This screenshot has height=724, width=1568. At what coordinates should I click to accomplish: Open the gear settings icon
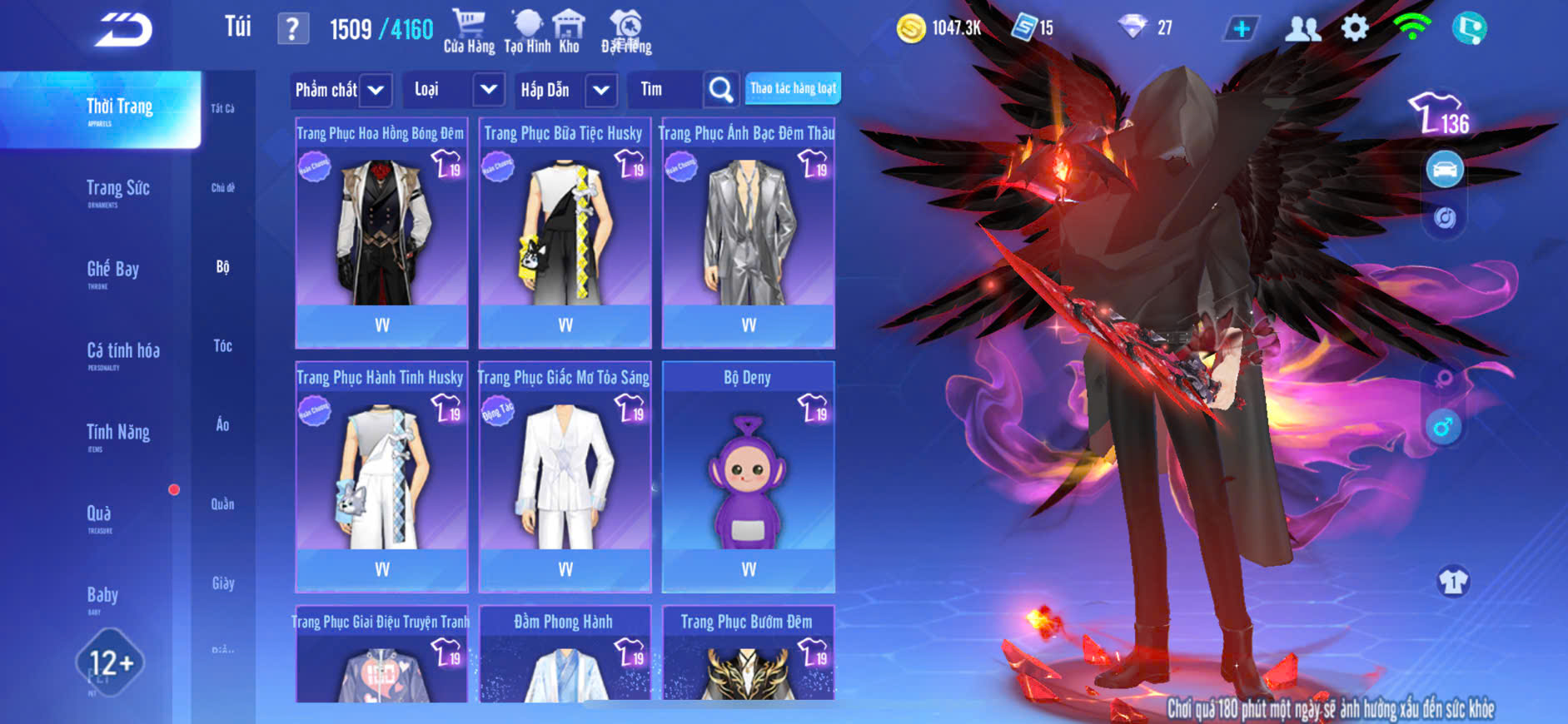(x=1355, y=28)
